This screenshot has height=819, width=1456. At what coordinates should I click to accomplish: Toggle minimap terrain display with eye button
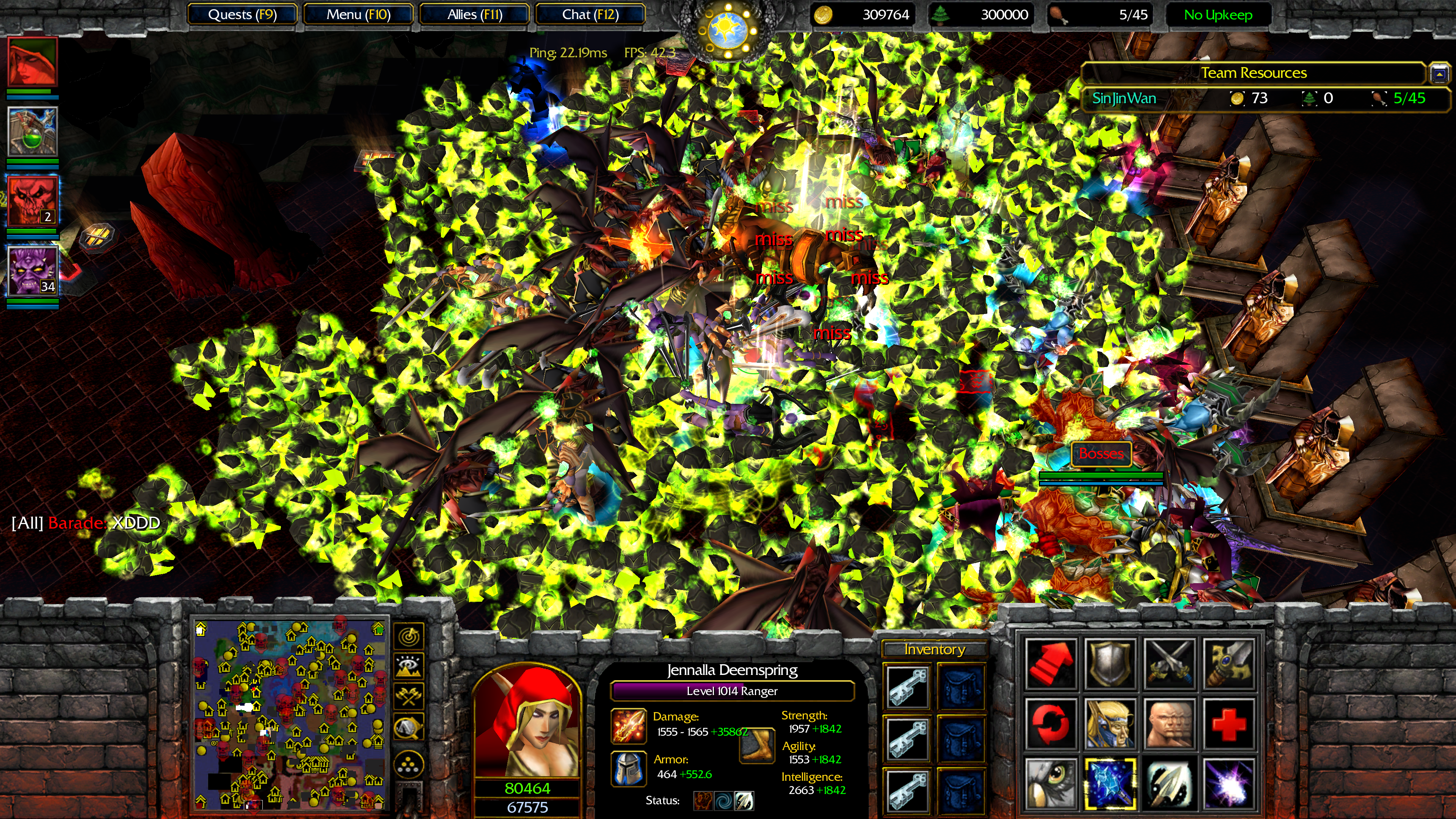point(408,667)
